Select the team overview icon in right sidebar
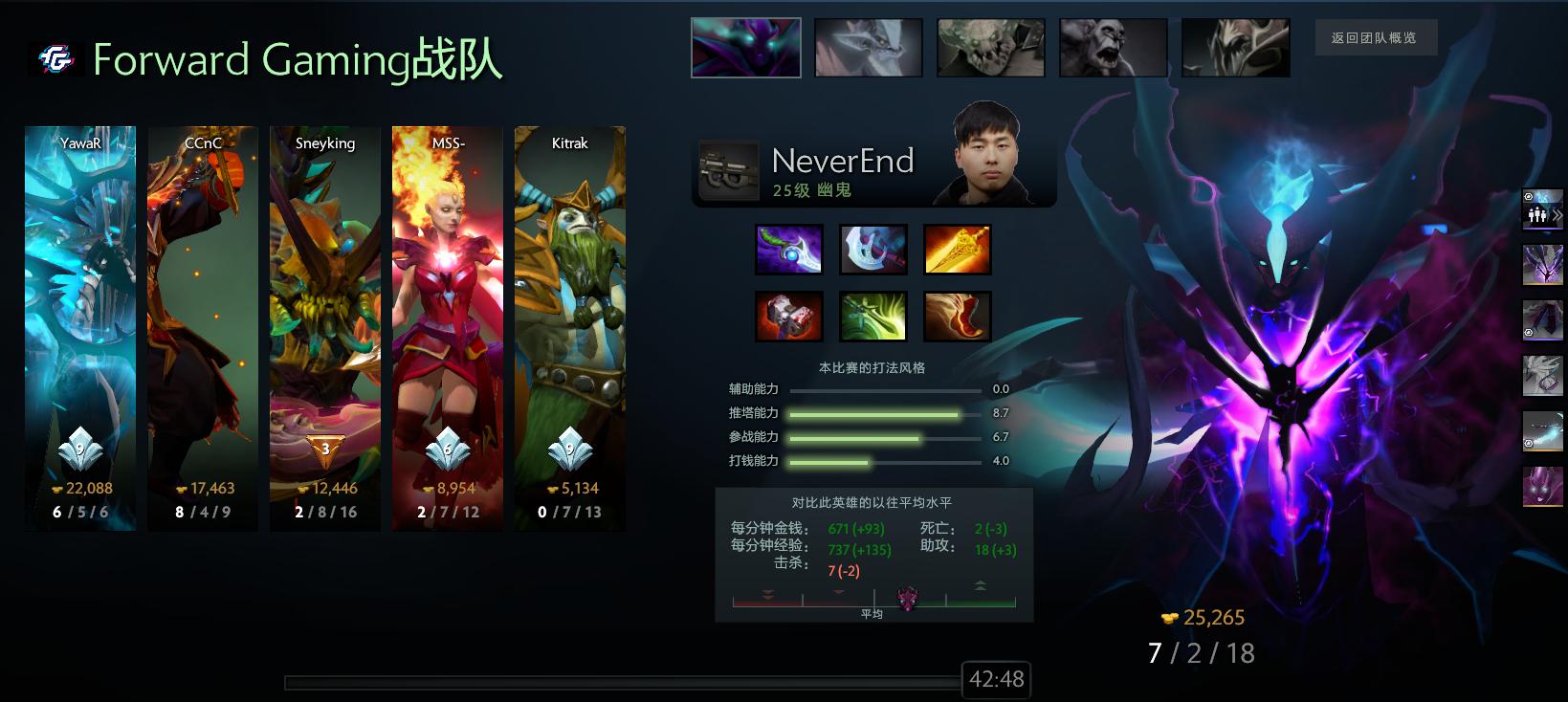The height and width of the screenshot is (702, 1568). pos(1537,215)
